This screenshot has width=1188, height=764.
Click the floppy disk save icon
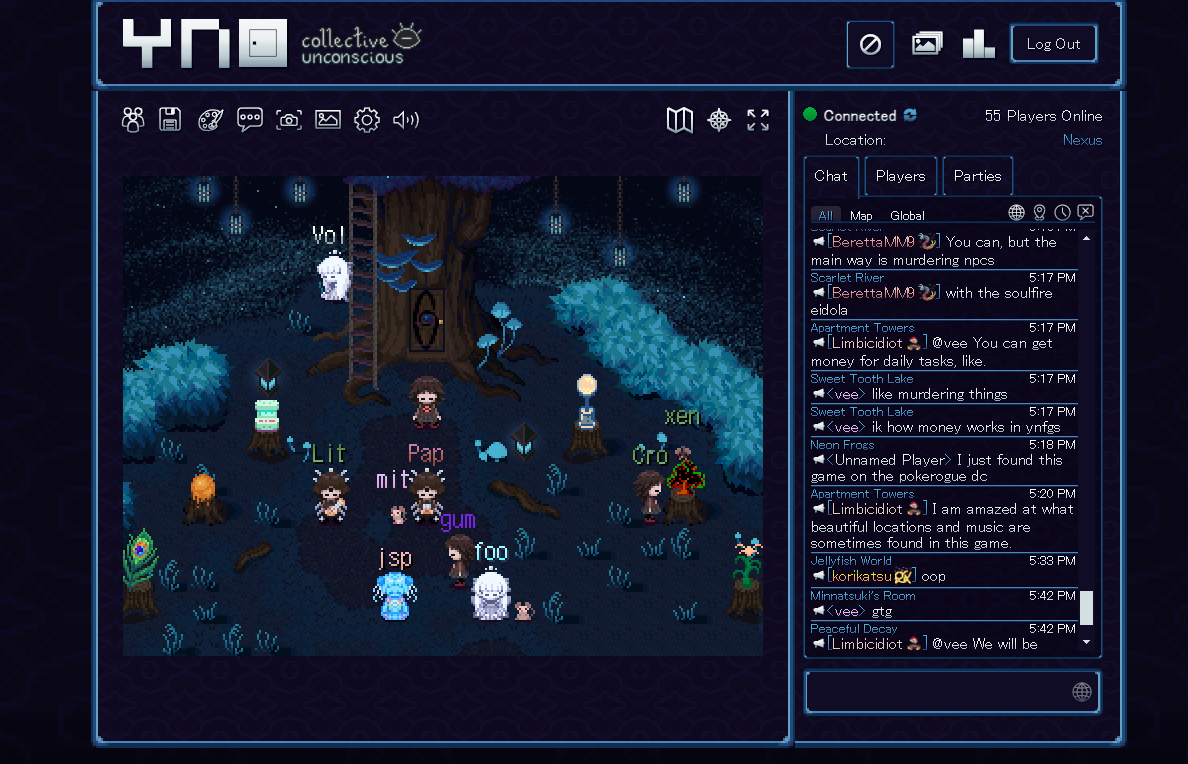click(170, 120)
